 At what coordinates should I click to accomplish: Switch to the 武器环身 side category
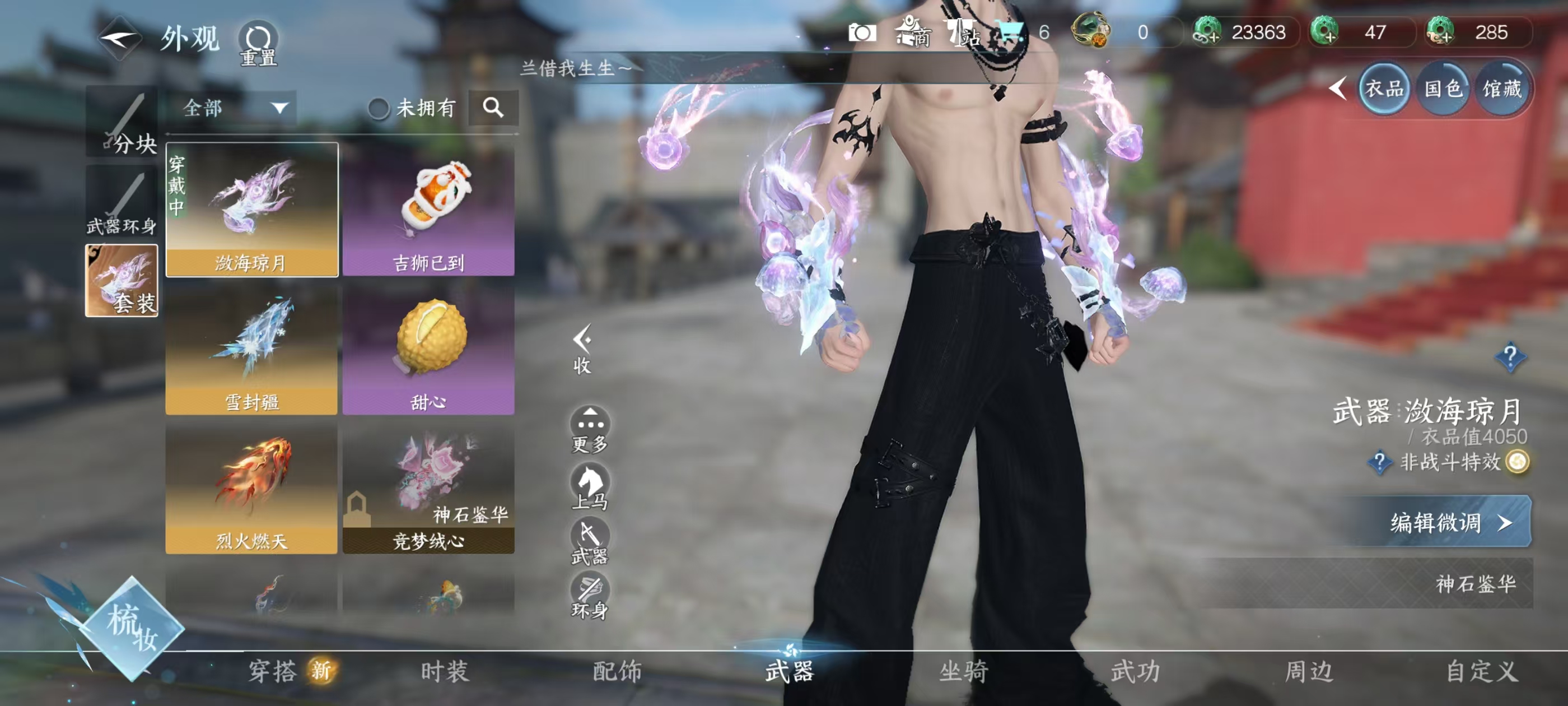(x=122, y=202)
